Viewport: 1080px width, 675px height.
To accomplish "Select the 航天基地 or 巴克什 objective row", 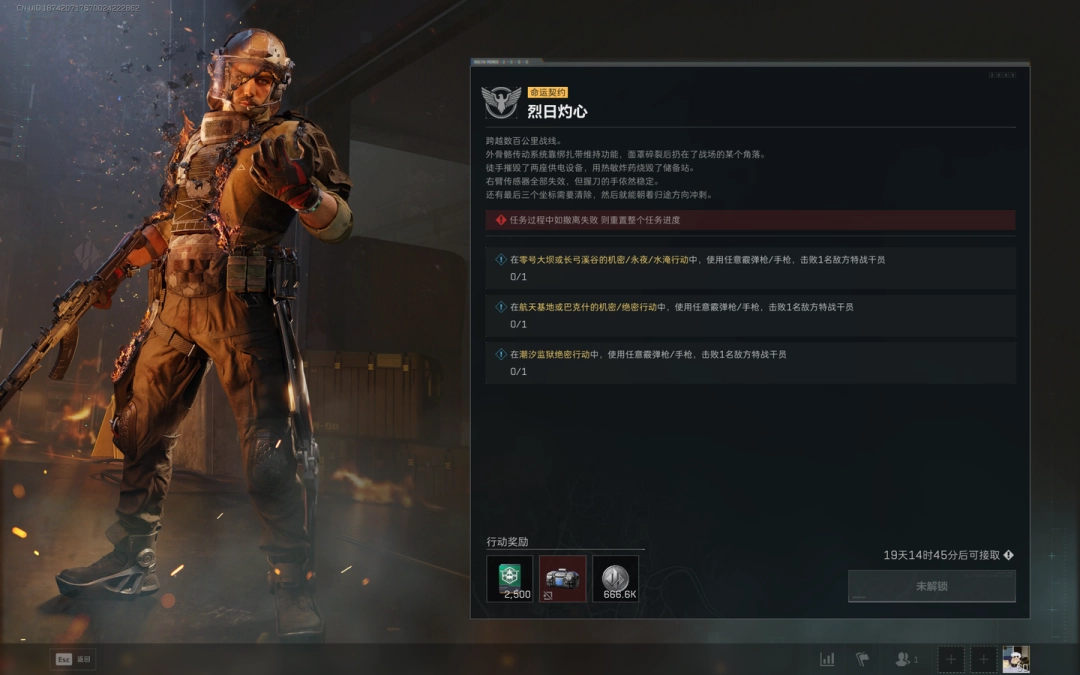I will click(x=750, y=315).
